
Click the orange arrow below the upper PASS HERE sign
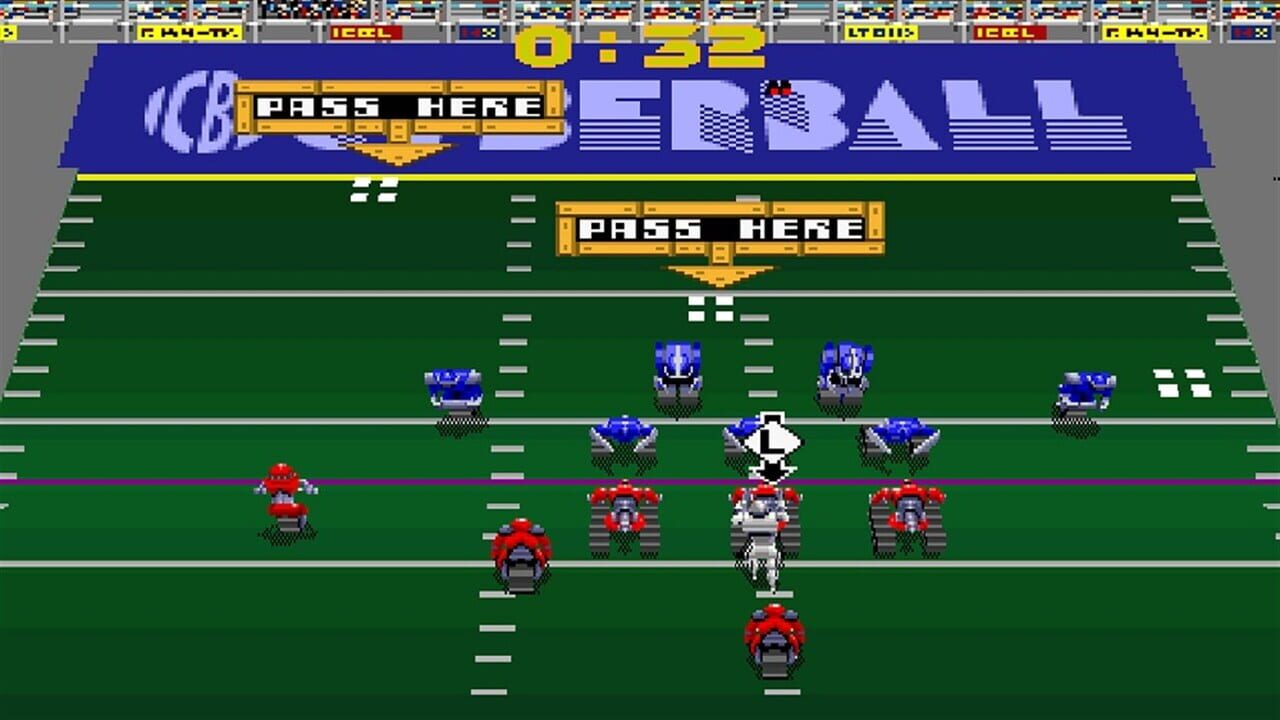[400, 150]
